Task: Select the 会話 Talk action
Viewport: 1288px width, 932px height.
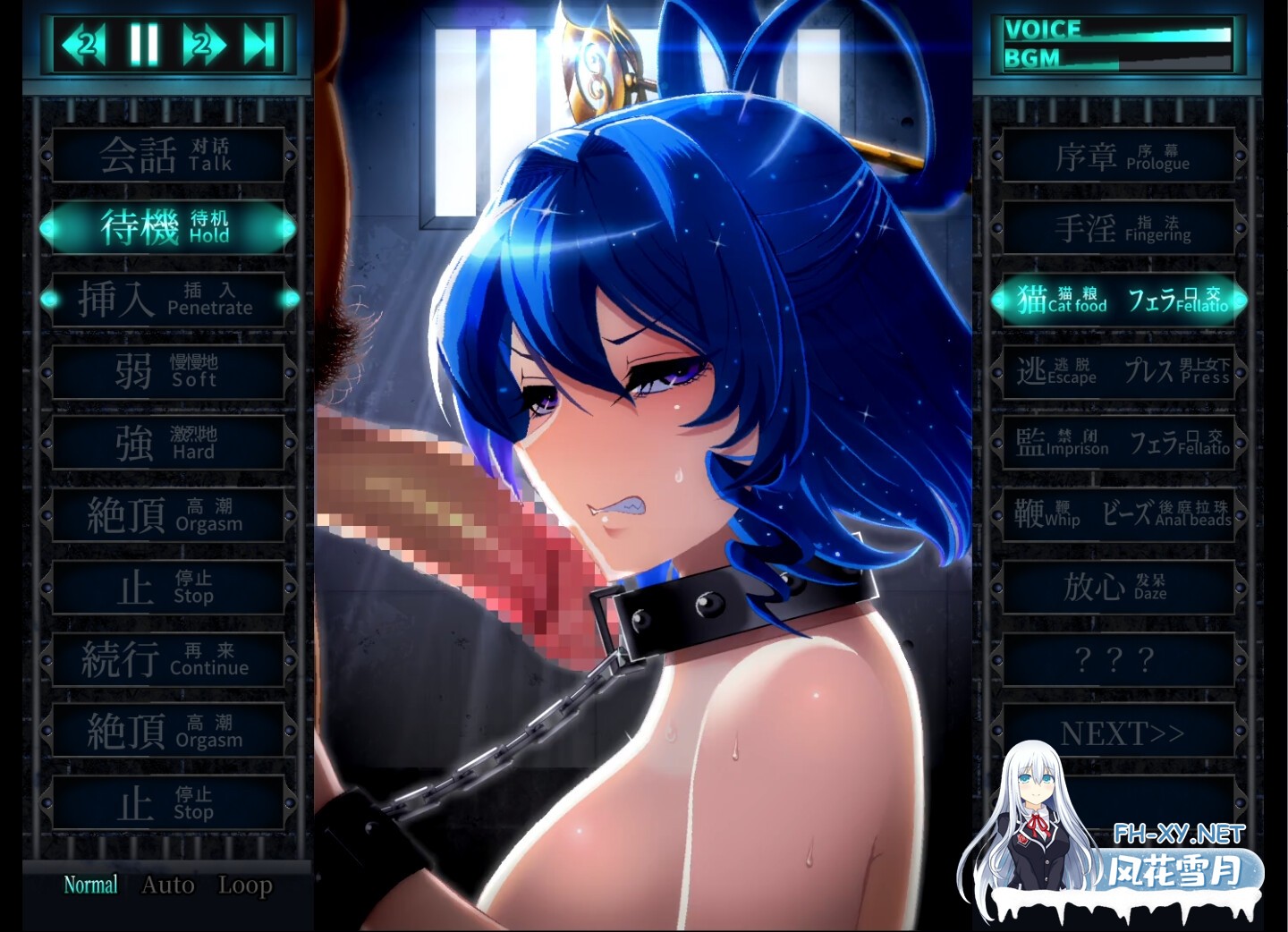Action: point(168,155)
